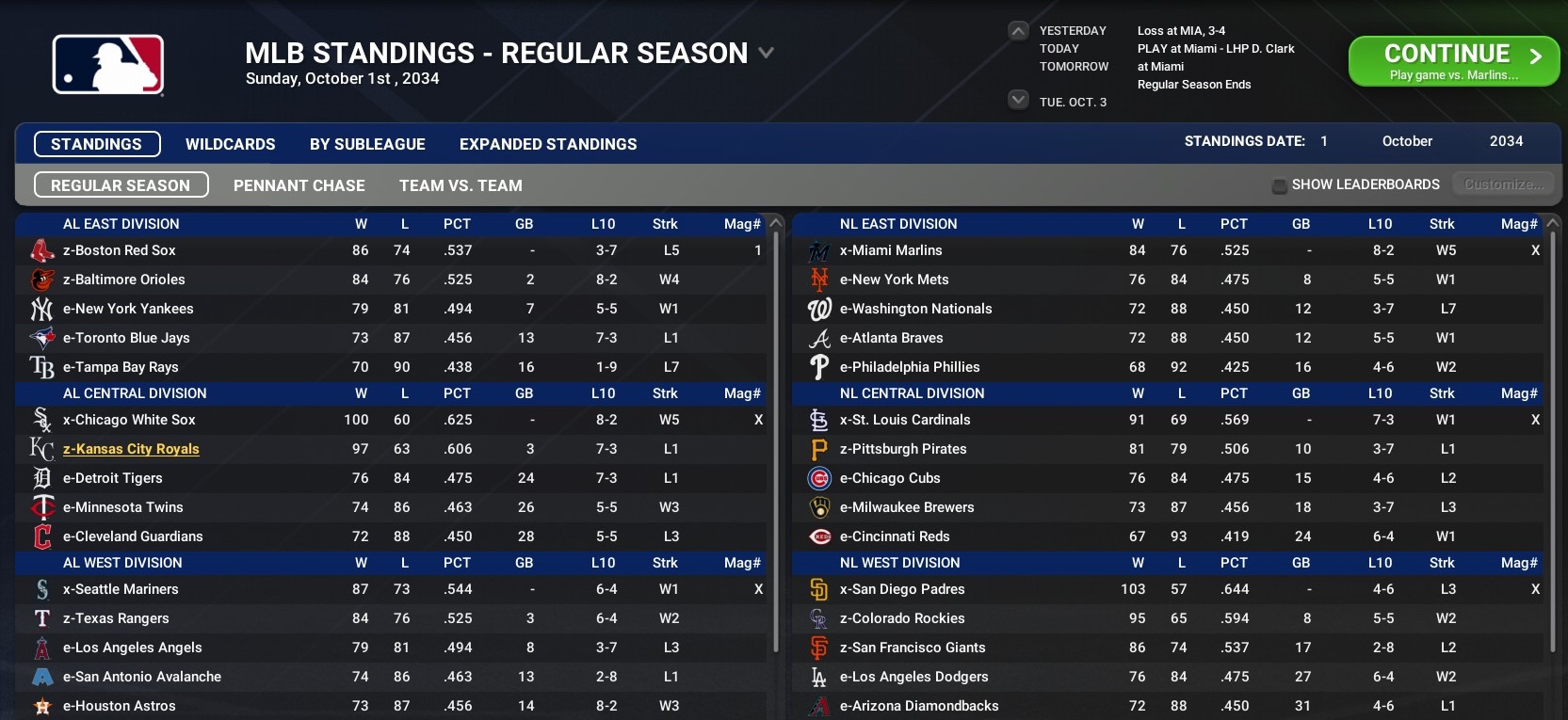Enable the Show Leaderboards checkbox

pos(1279,185)
